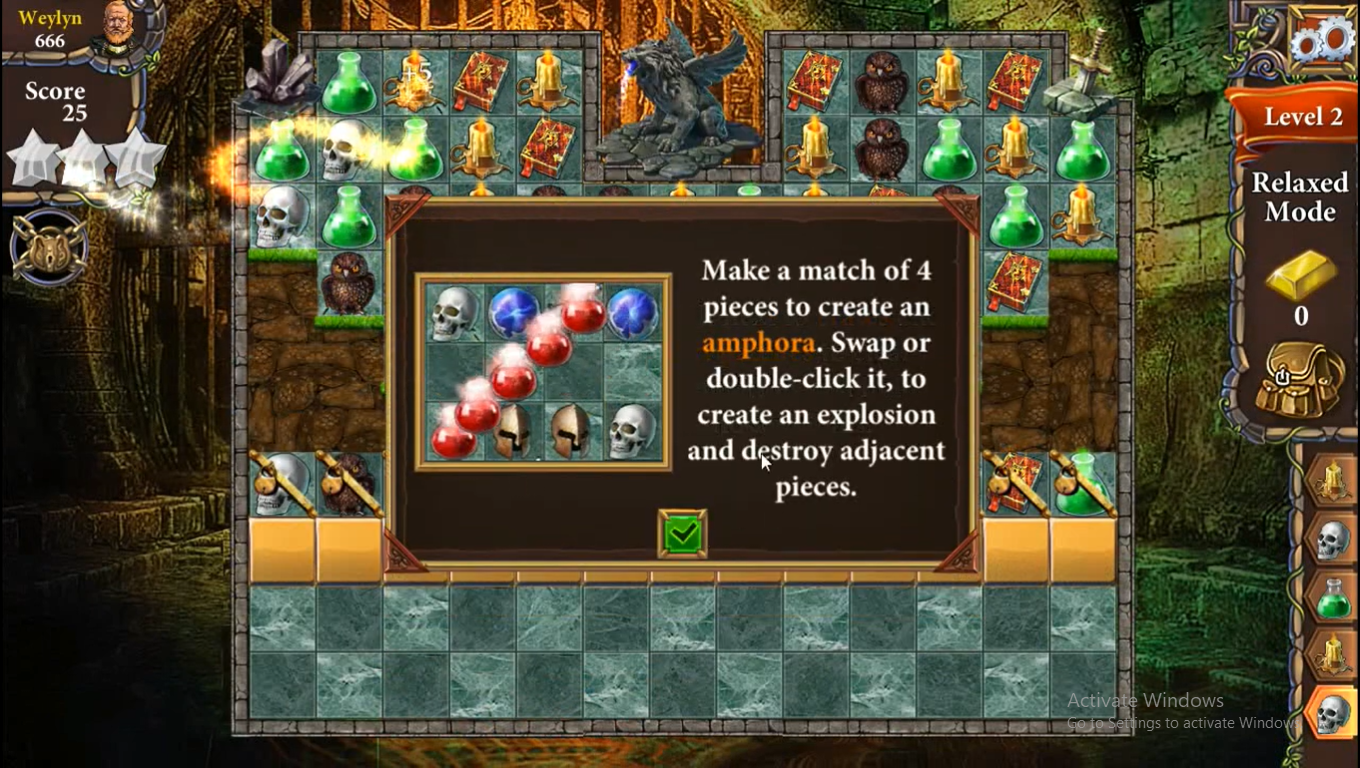Viewport: 1360px width, 768px height.
Task: Click the Score 25 display
Action: pyautogui.click(x=55, y=100)
